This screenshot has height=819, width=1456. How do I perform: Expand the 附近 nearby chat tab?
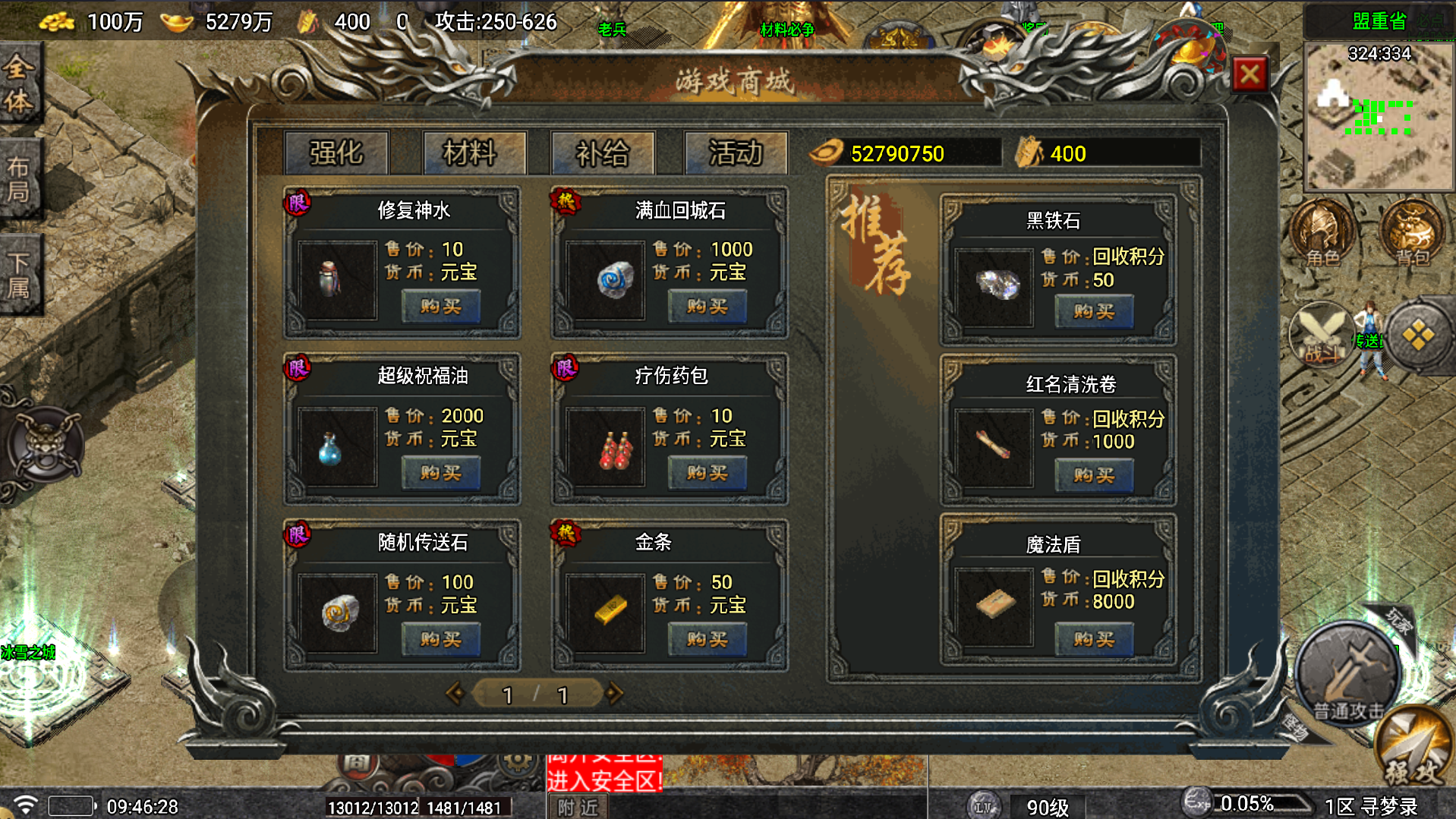578,807
